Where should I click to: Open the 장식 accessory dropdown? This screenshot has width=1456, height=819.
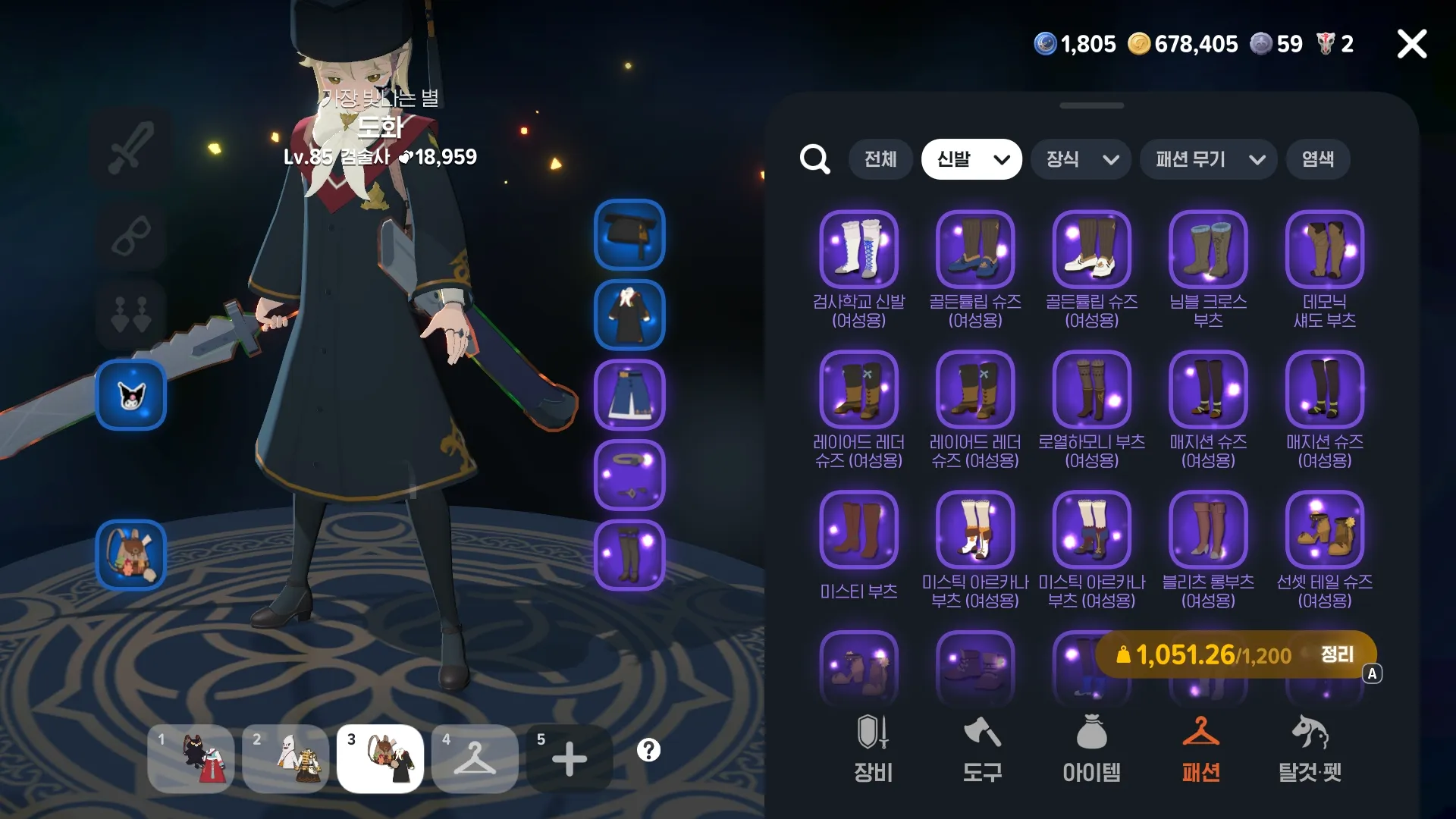point(1081,159)
